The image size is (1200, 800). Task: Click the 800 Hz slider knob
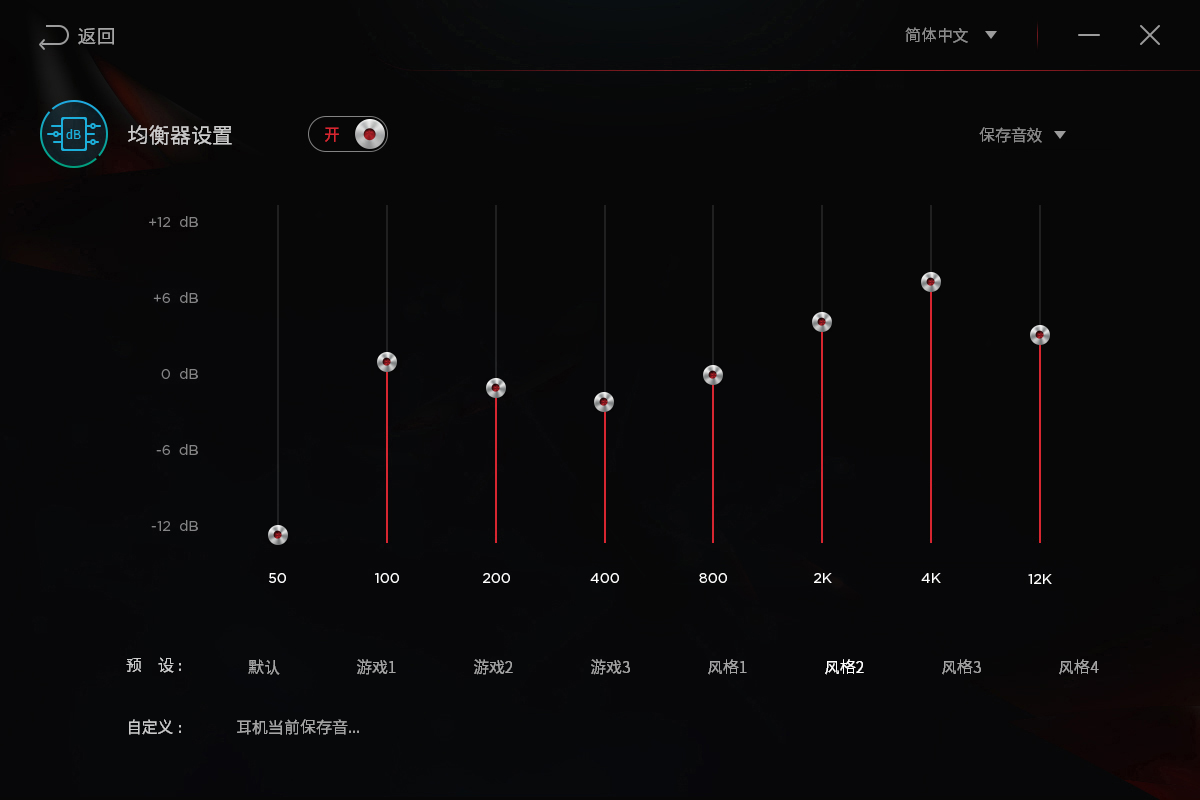coord(713,375)
